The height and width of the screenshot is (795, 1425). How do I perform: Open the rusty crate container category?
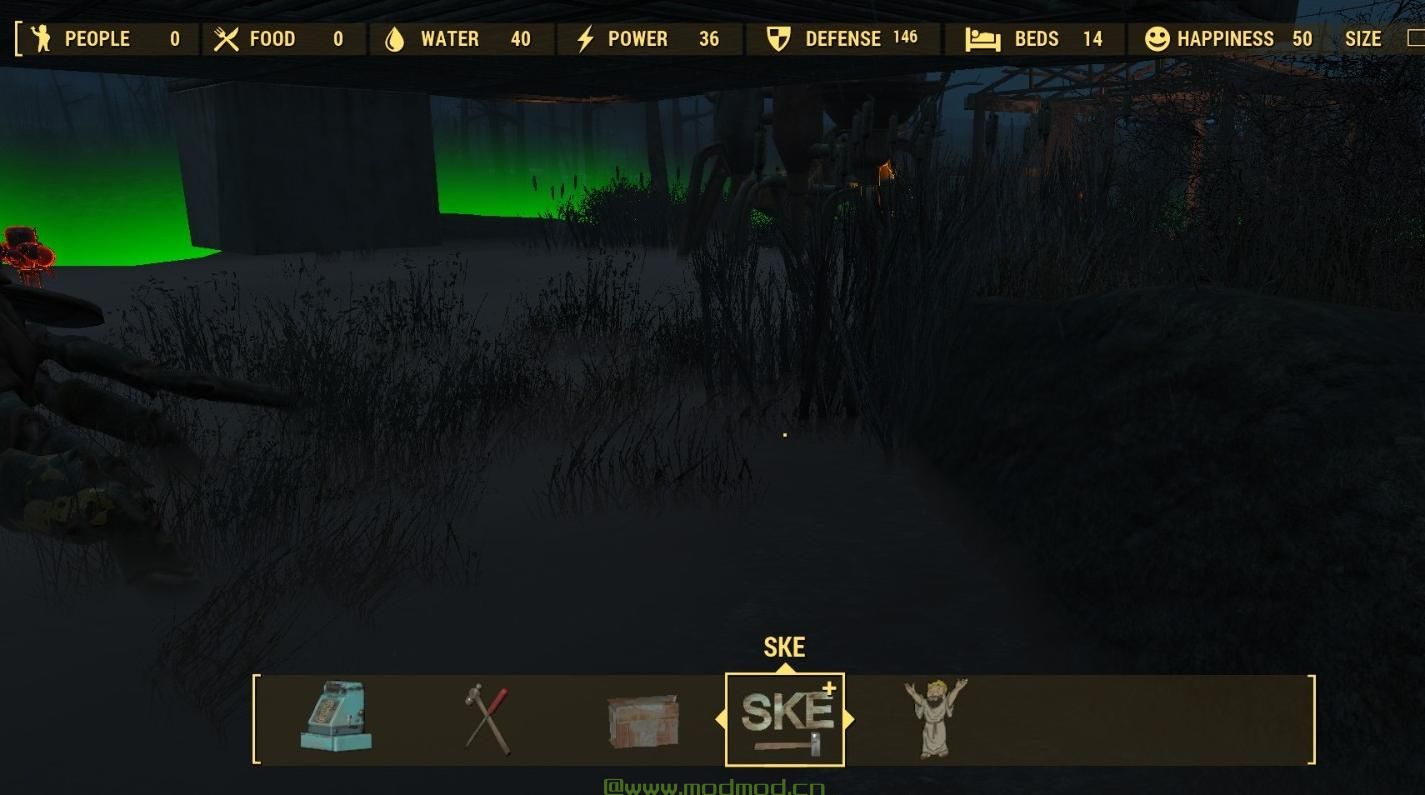pos(641,718)
